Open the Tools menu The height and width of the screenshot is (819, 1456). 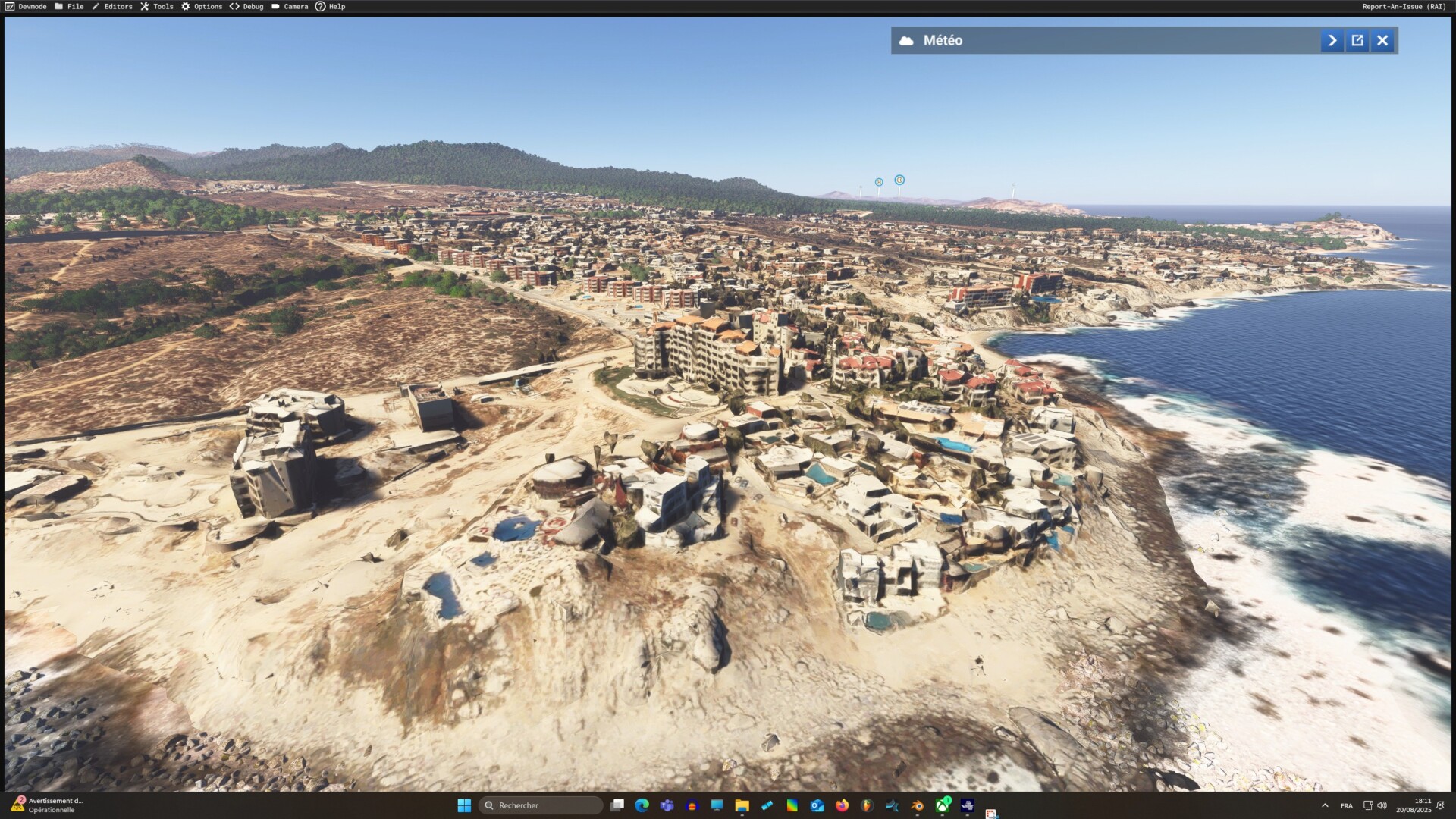(157, 6)
